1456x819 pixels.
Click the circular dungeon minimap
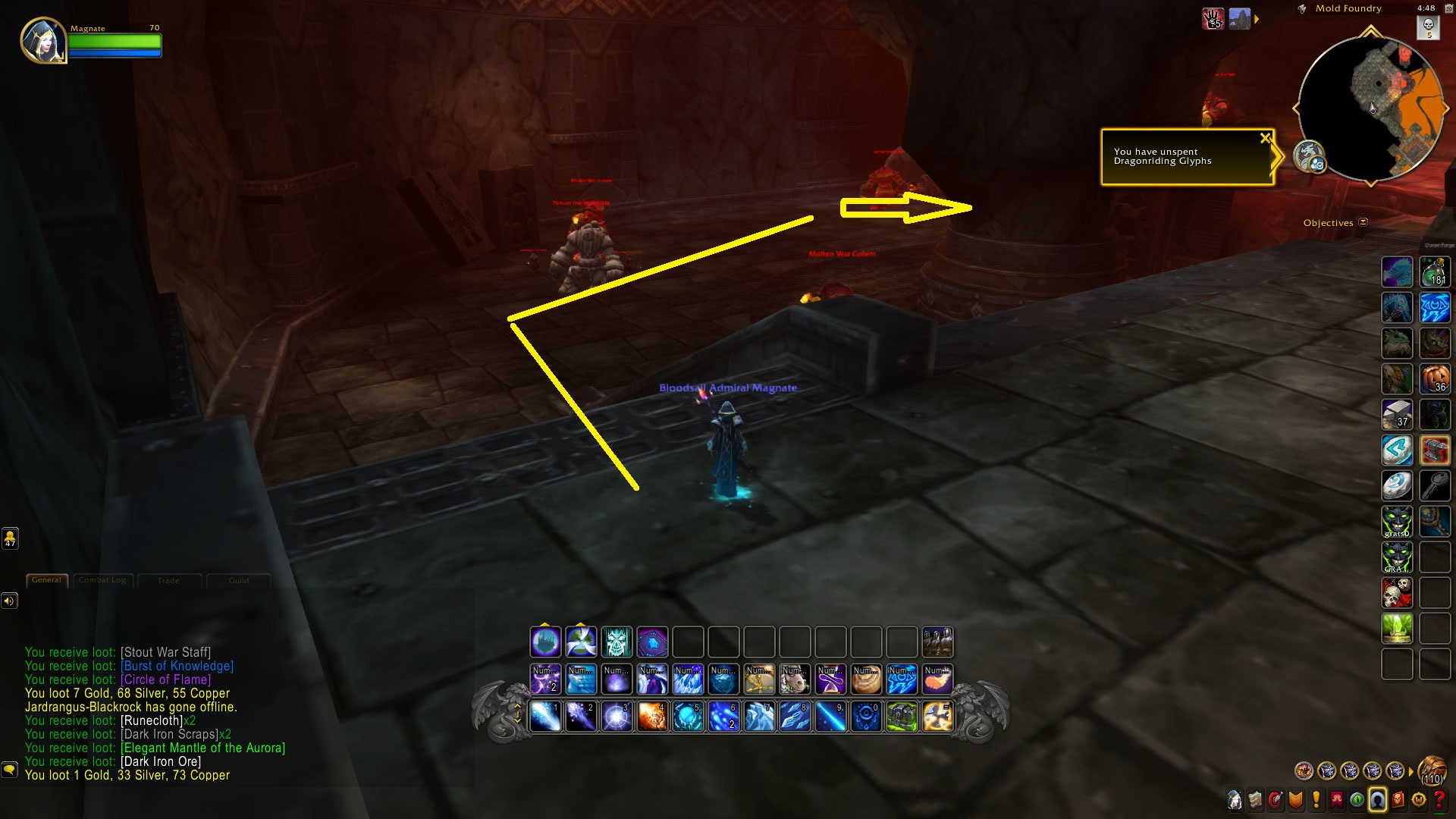click(1370, 108)
